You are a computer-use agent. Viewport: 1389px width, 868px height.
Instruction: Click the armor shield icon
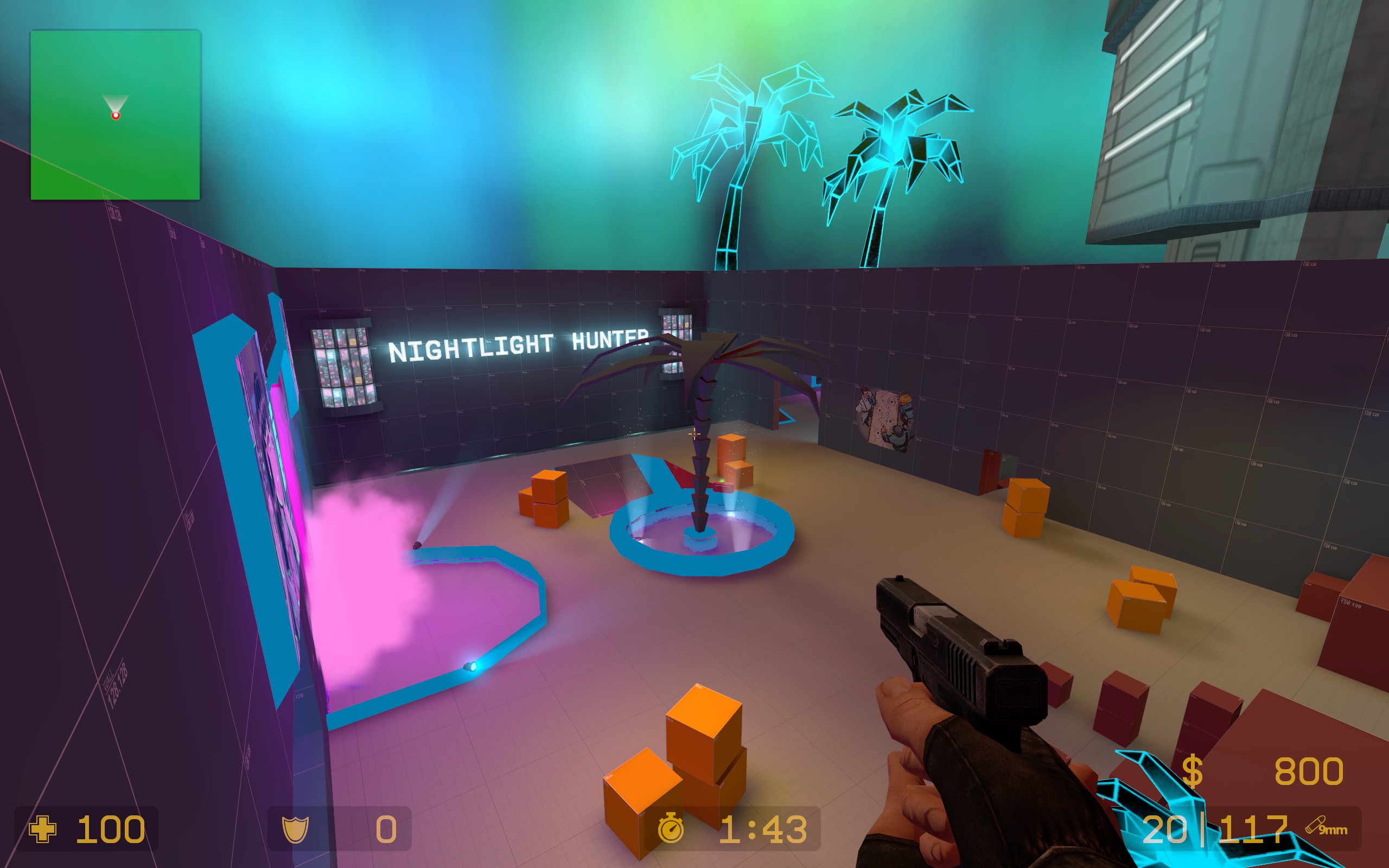(x=296, y=829)
